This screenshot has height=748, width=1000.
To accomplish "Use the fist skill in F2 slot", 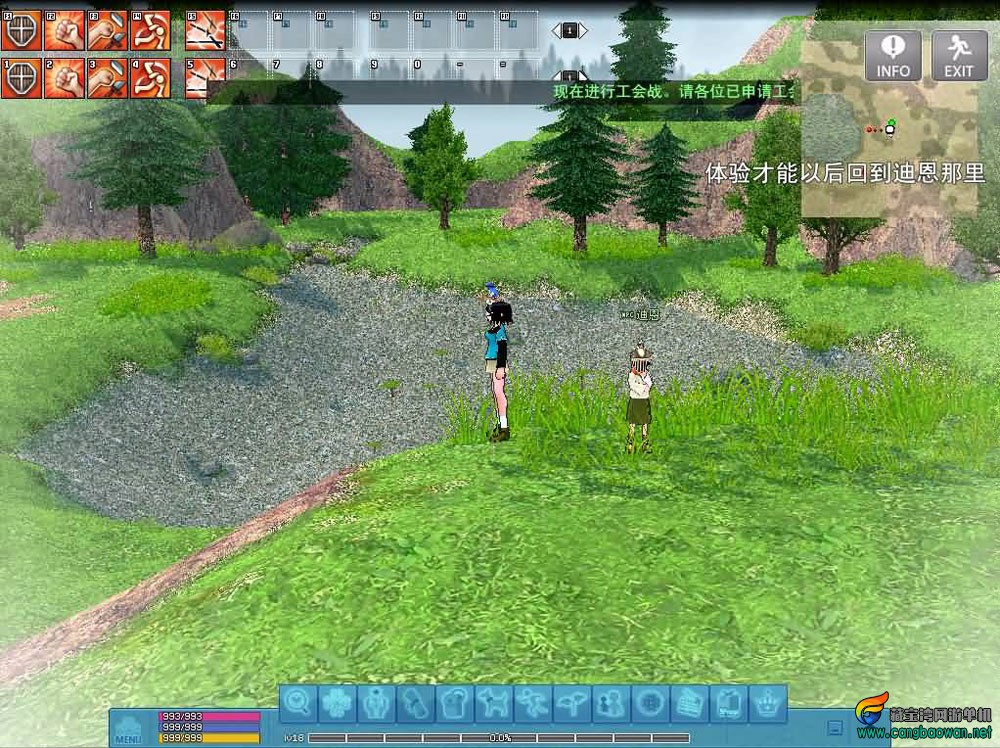I will [x=64, y=31].
